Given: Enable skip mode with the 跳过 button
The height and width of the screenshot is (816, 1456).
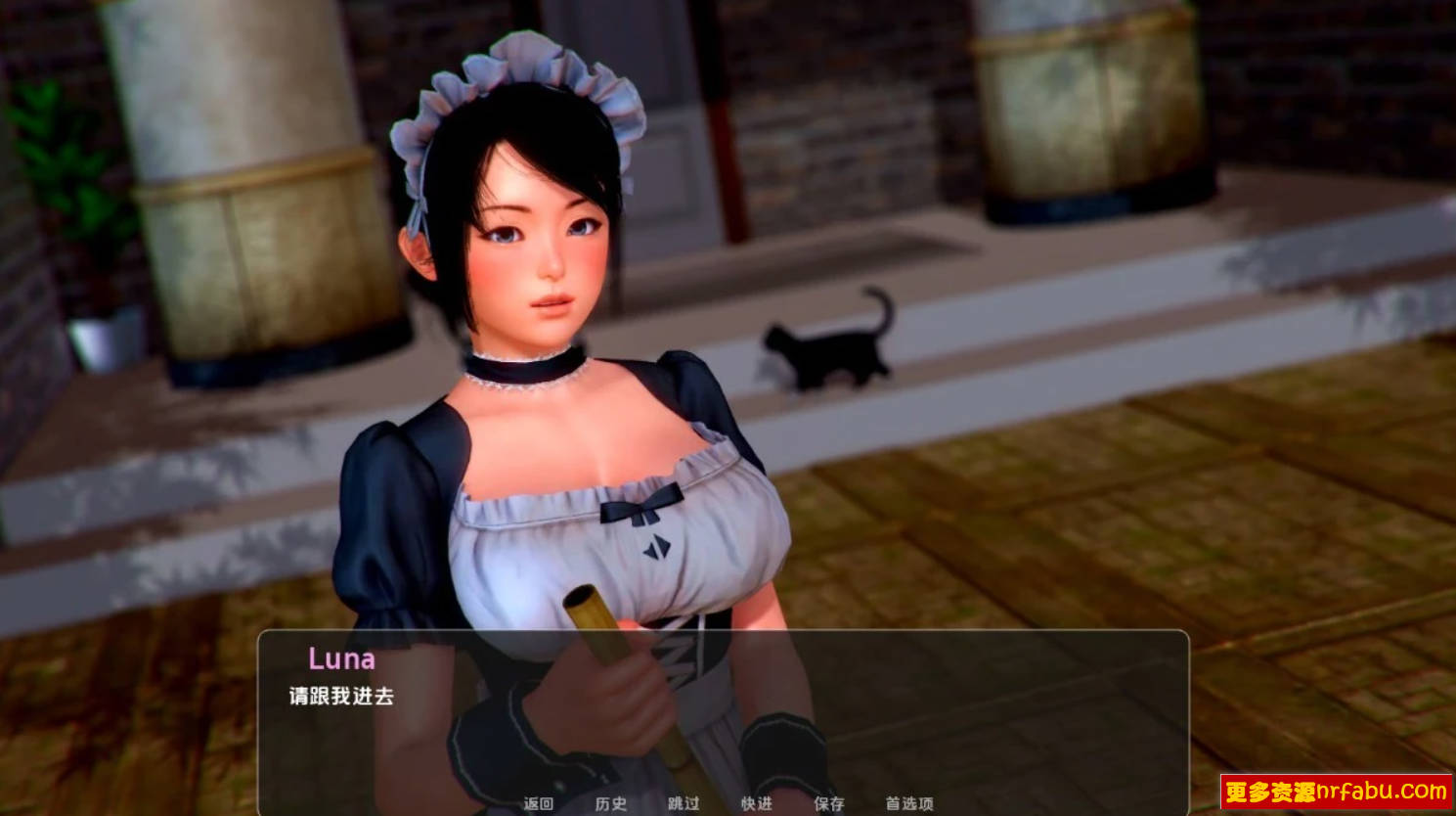Looking at the screenshot, I should [685, 804].
